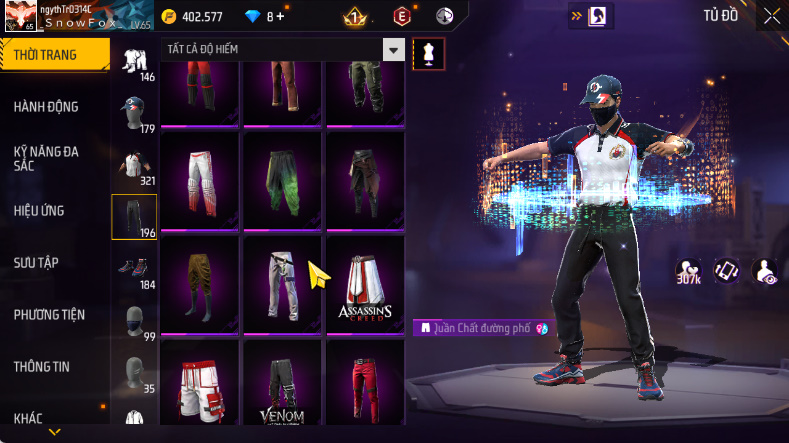Select the pants category with 196 items

pos(133,217)
